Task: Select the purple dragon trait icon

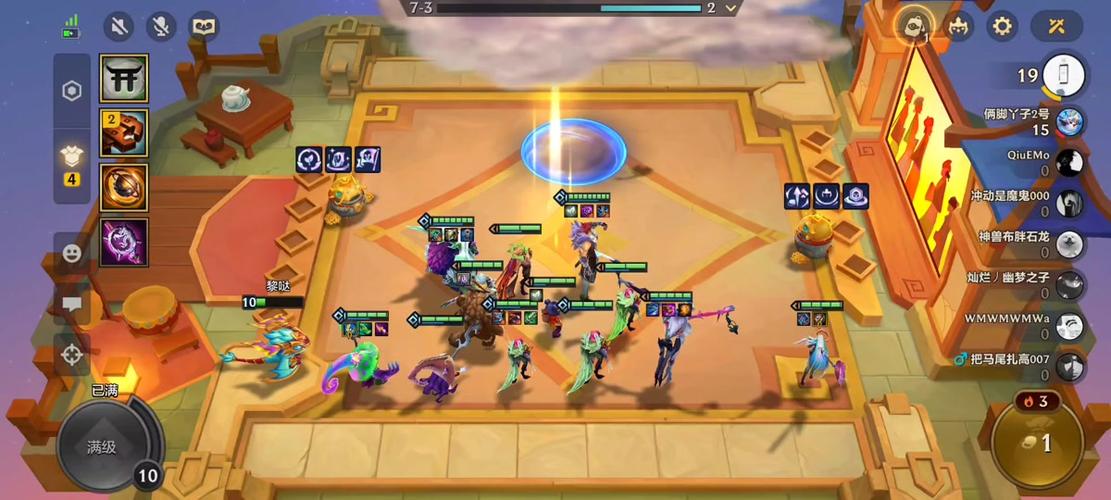Action: [x=124, y=242]
